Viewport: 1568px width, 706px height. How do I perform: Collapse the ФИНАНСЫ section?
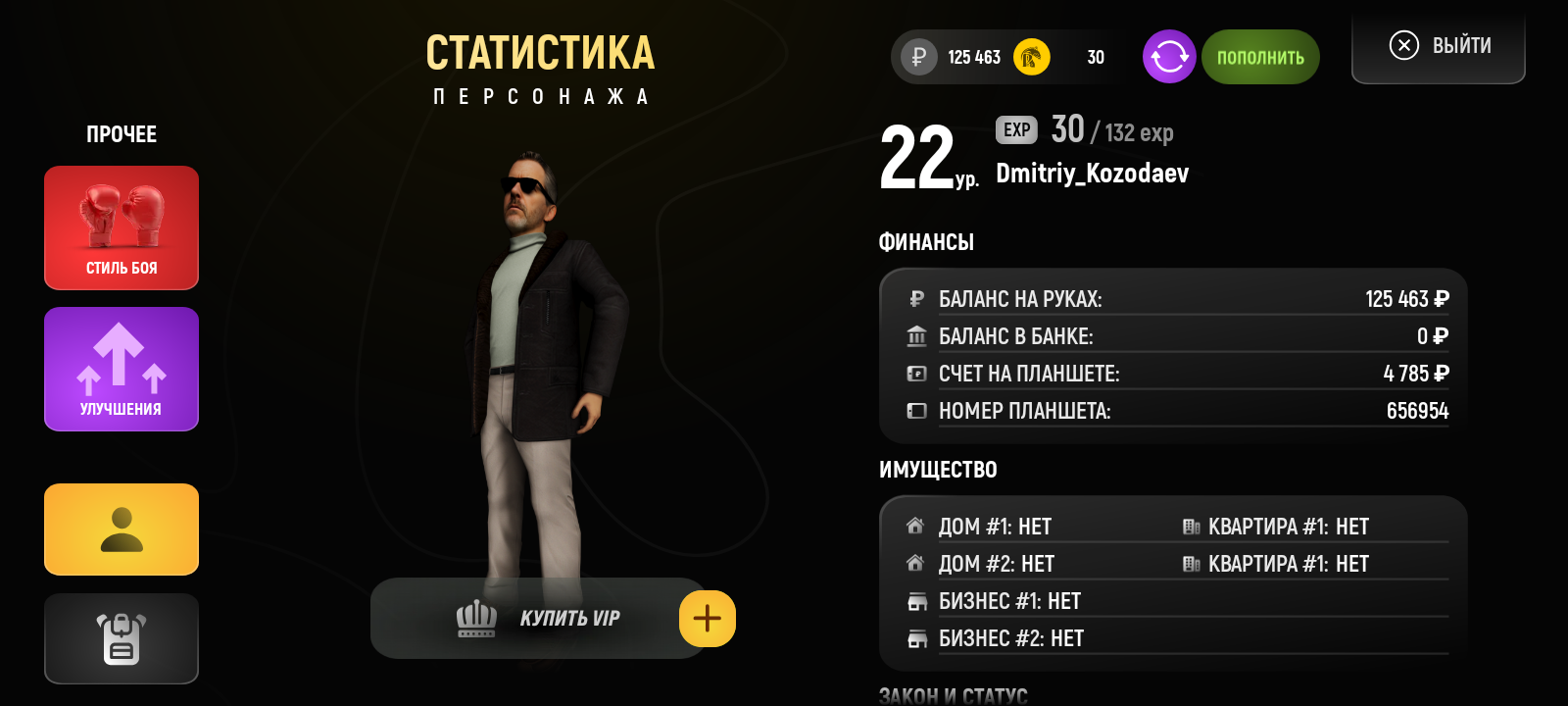[926, 241]
